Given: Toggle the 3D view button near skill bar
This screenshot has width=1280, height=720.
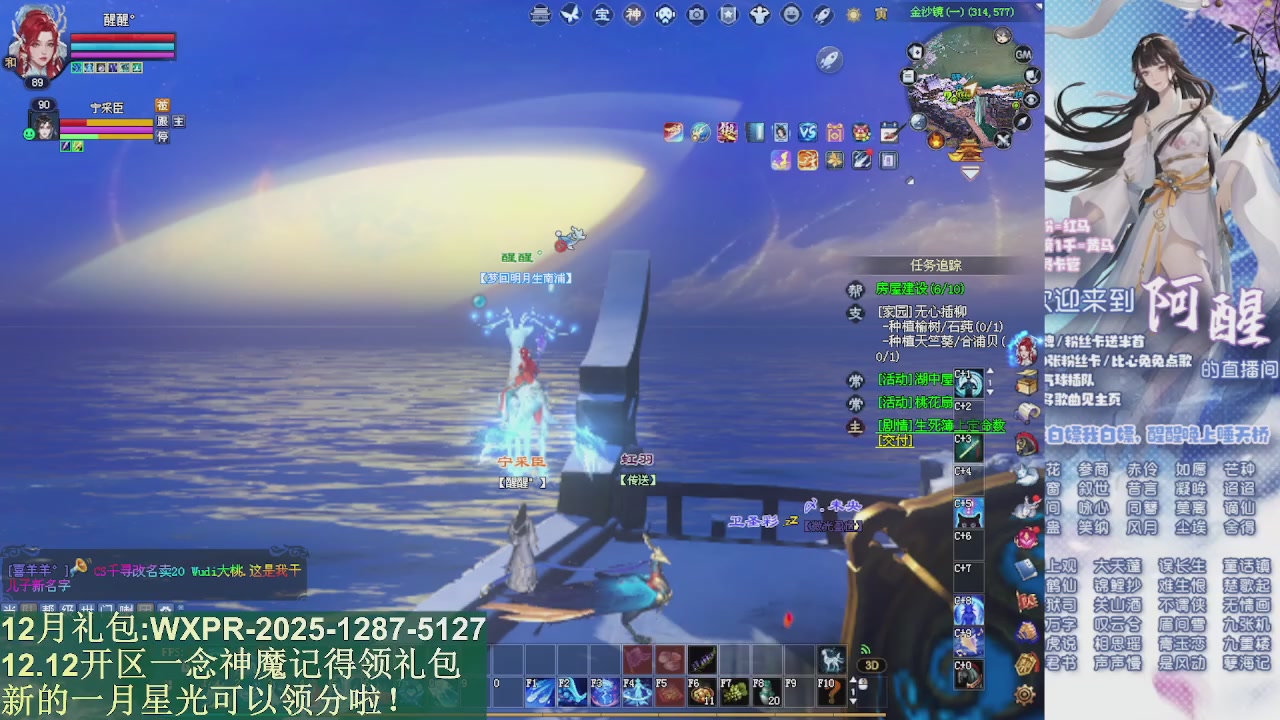Looking at the screenshot, I should [x=870, y=663].
